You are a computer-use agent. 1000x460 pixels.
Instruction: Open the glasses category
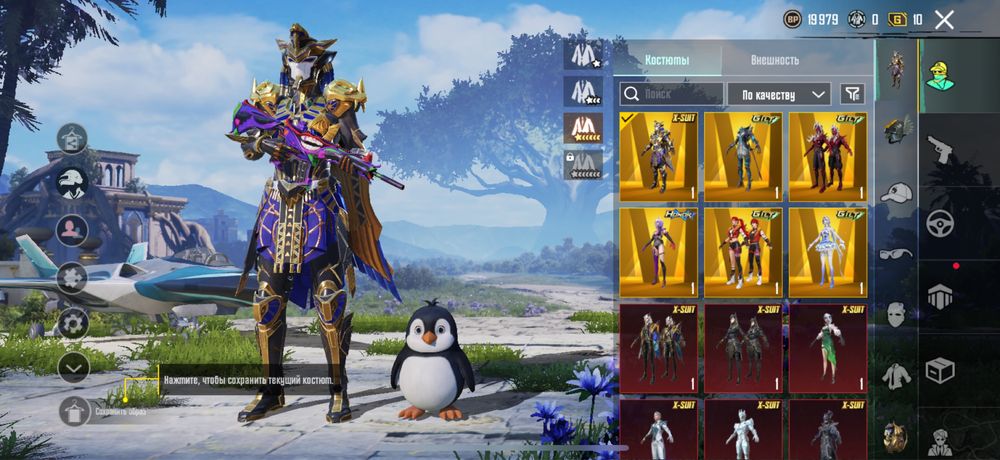point(896,253)
